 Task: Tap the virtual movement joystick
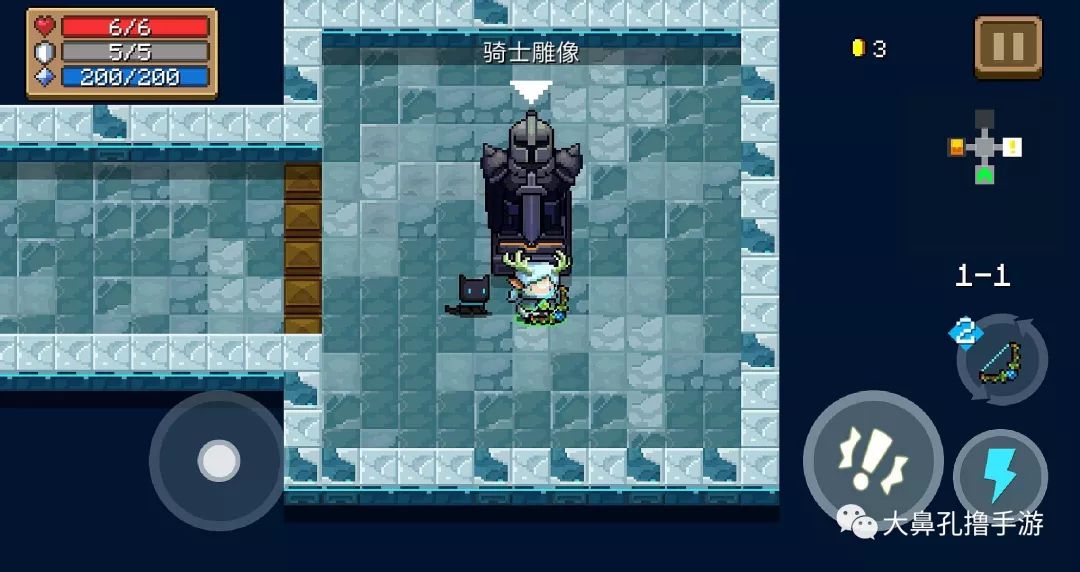218,461
